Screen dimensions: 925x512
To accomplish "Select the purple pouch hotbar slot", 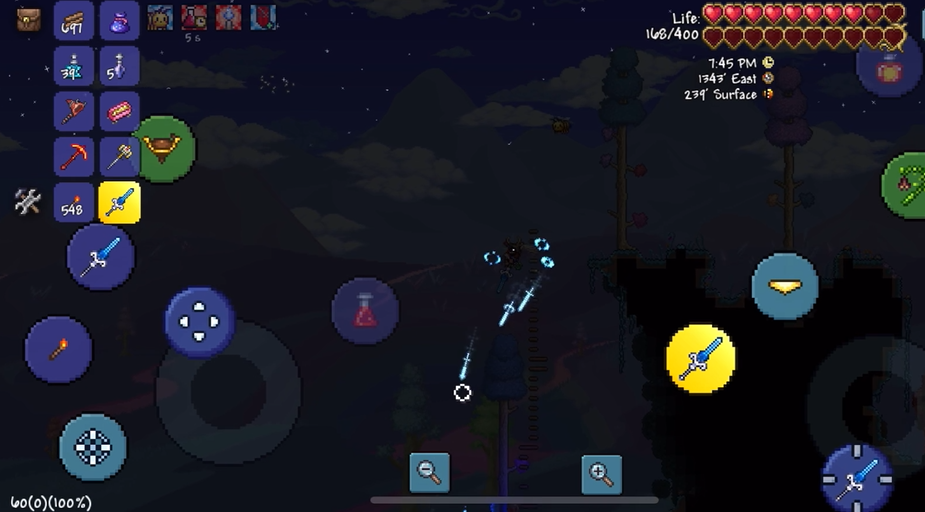I will point(120,20).
